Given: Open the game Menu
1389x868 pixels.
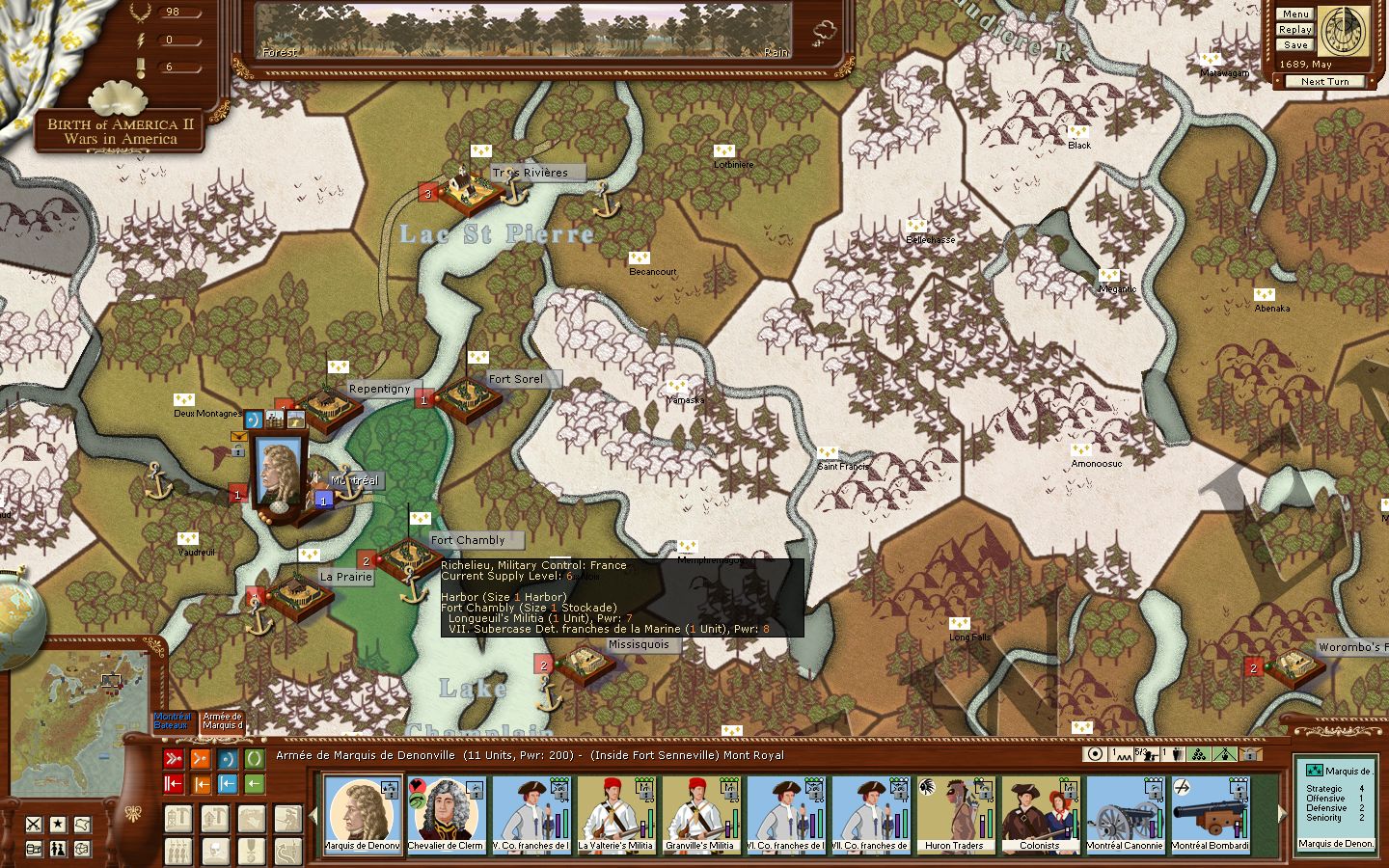Looking at the screenshot, I should click(x=1295, y=14).
